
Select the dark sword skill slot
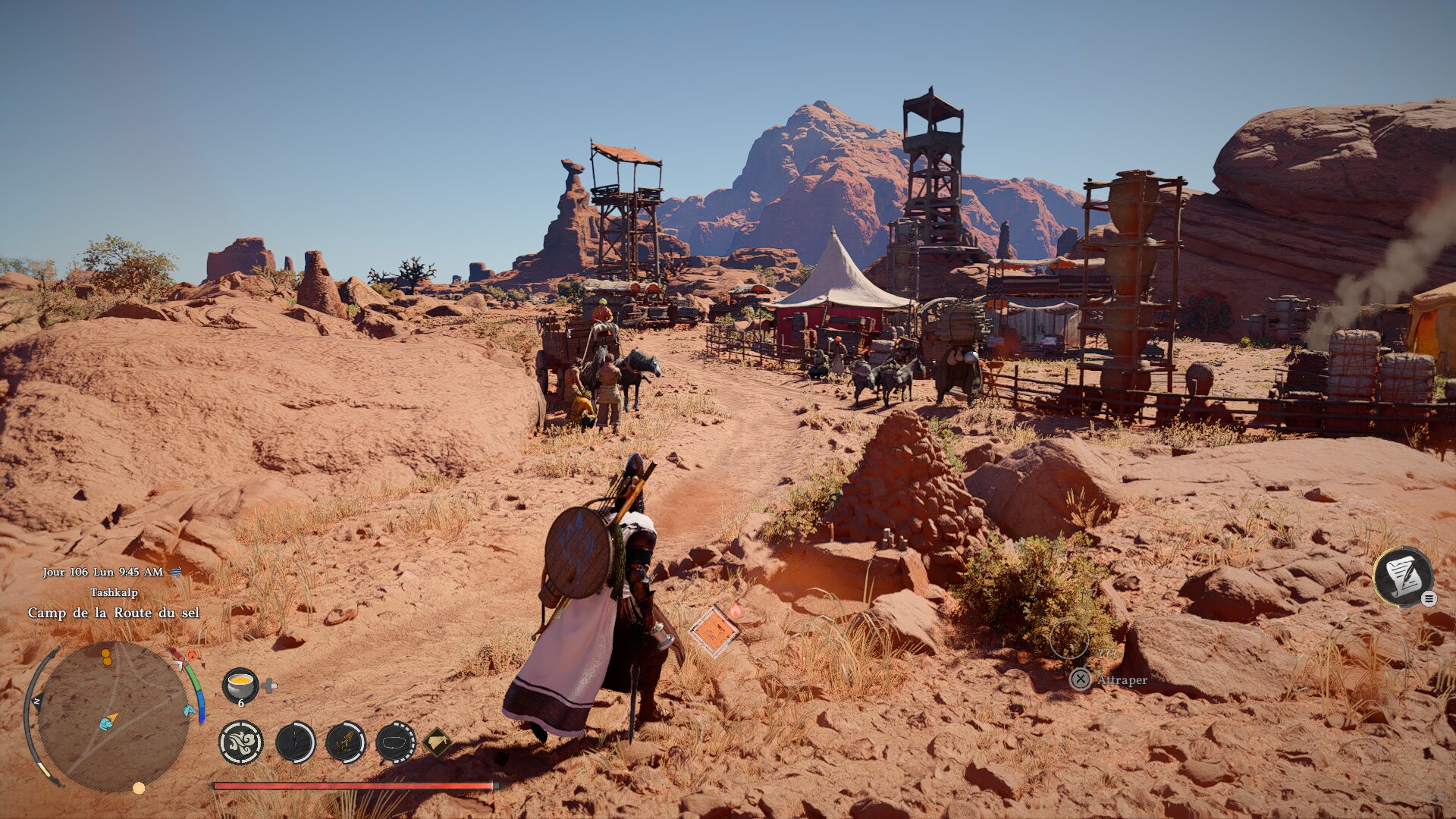pyautogui.click(x=295, y=742)
